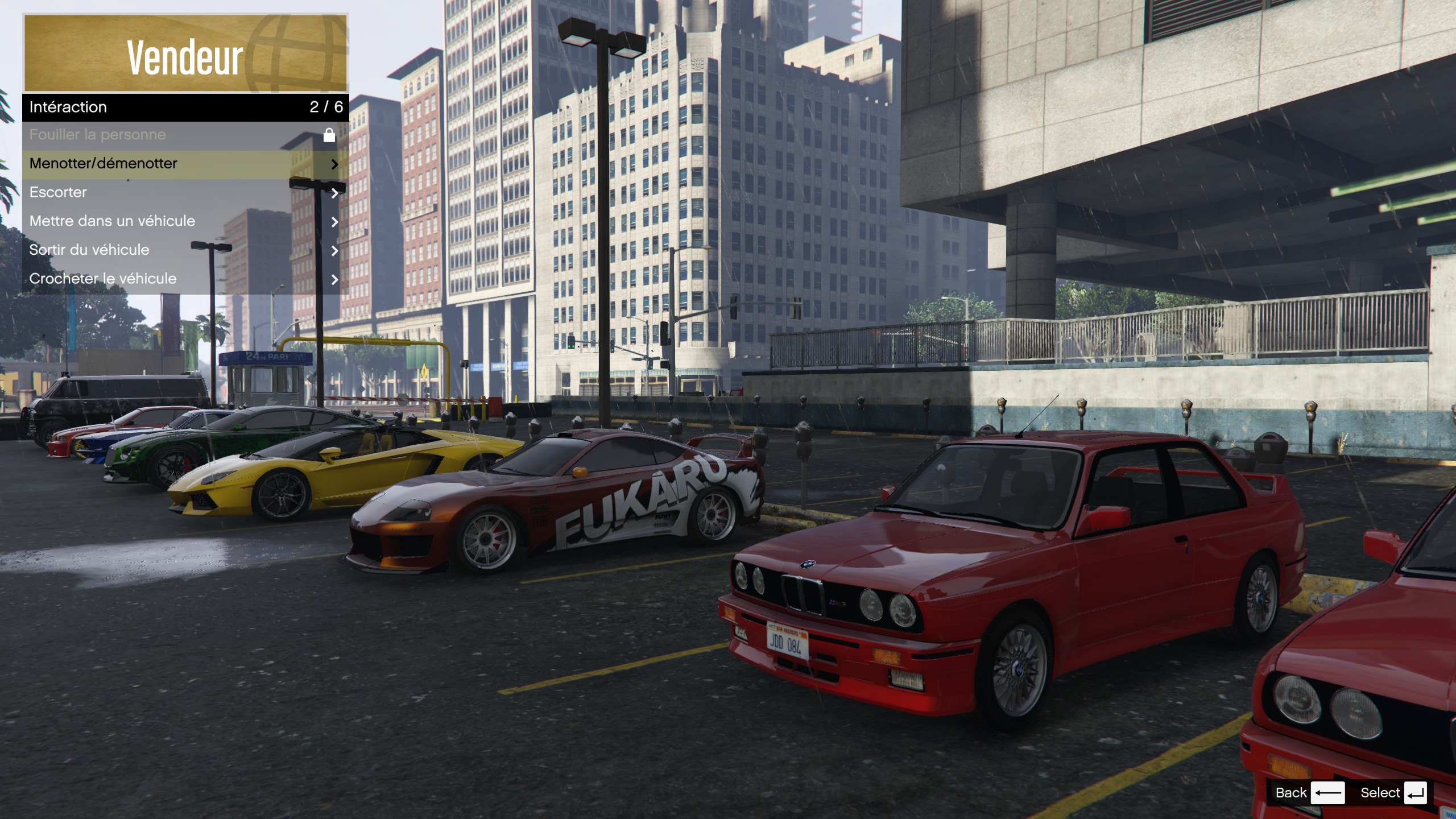Choose Sortir du véhicule
The width and height of the screenshot is (1456, 819).
pyautogui.click(x=184, y=250)
